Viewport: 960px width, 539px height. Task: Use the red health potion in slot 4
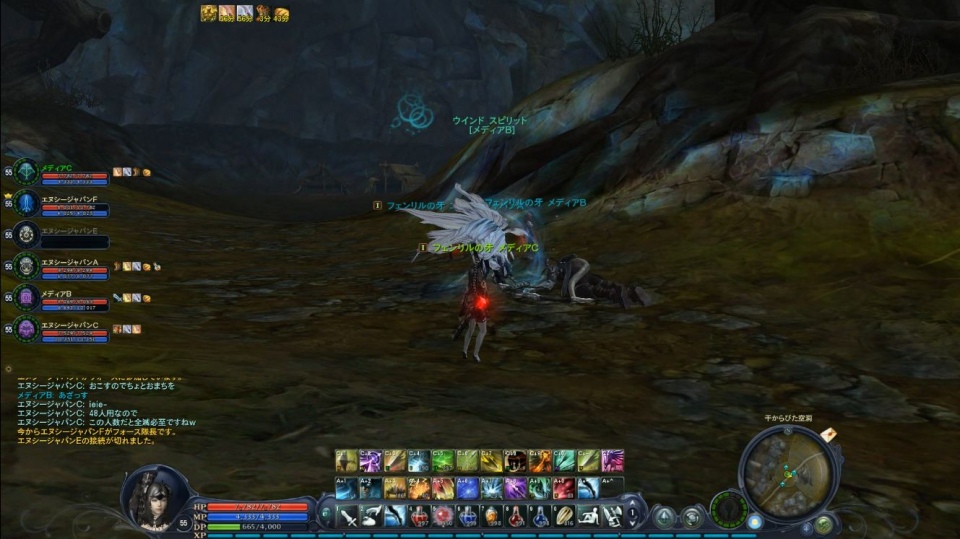[x=420, y=516]
